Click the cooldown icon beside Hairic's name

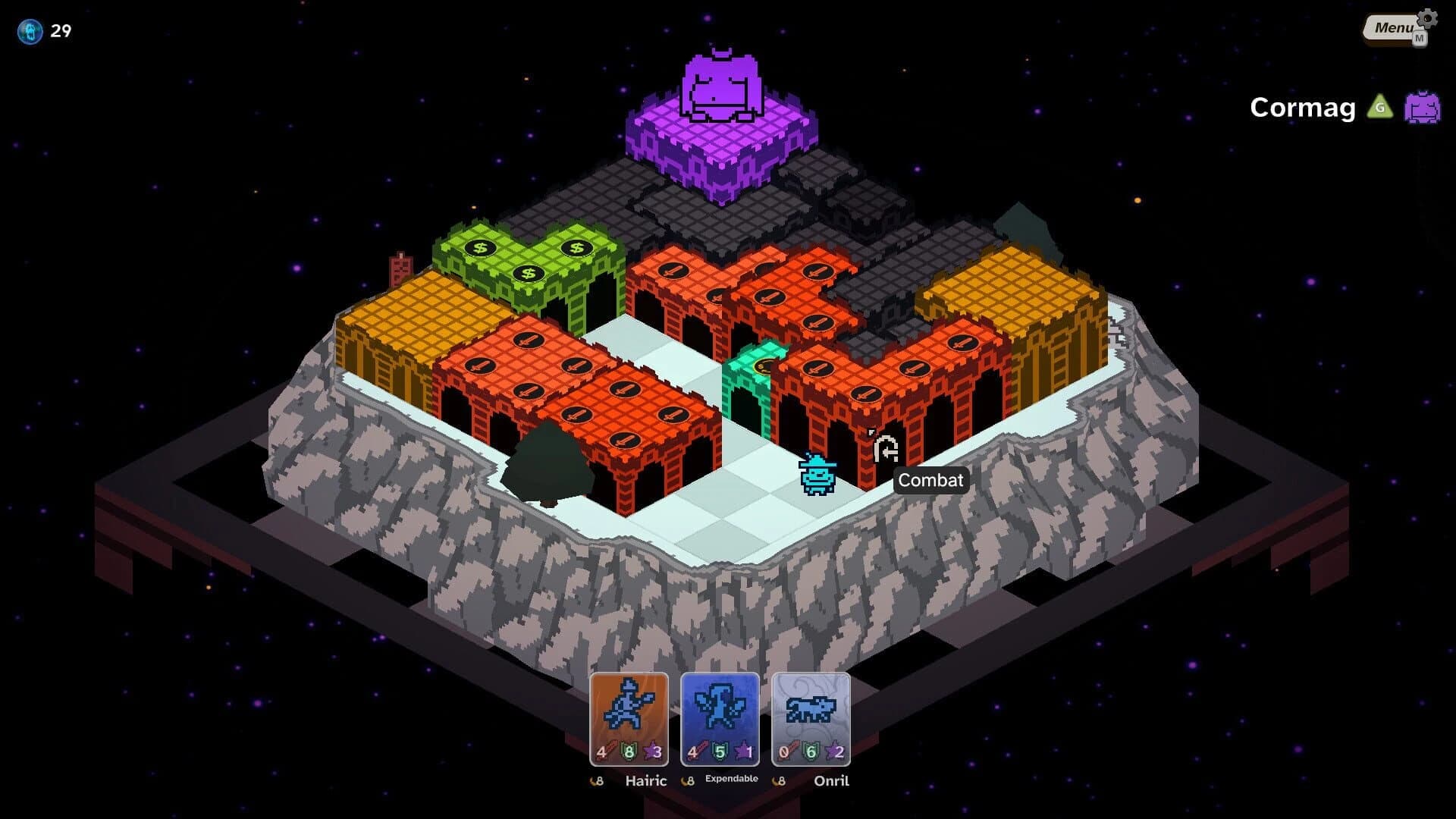pyautogui.click(x=597, y=780)
